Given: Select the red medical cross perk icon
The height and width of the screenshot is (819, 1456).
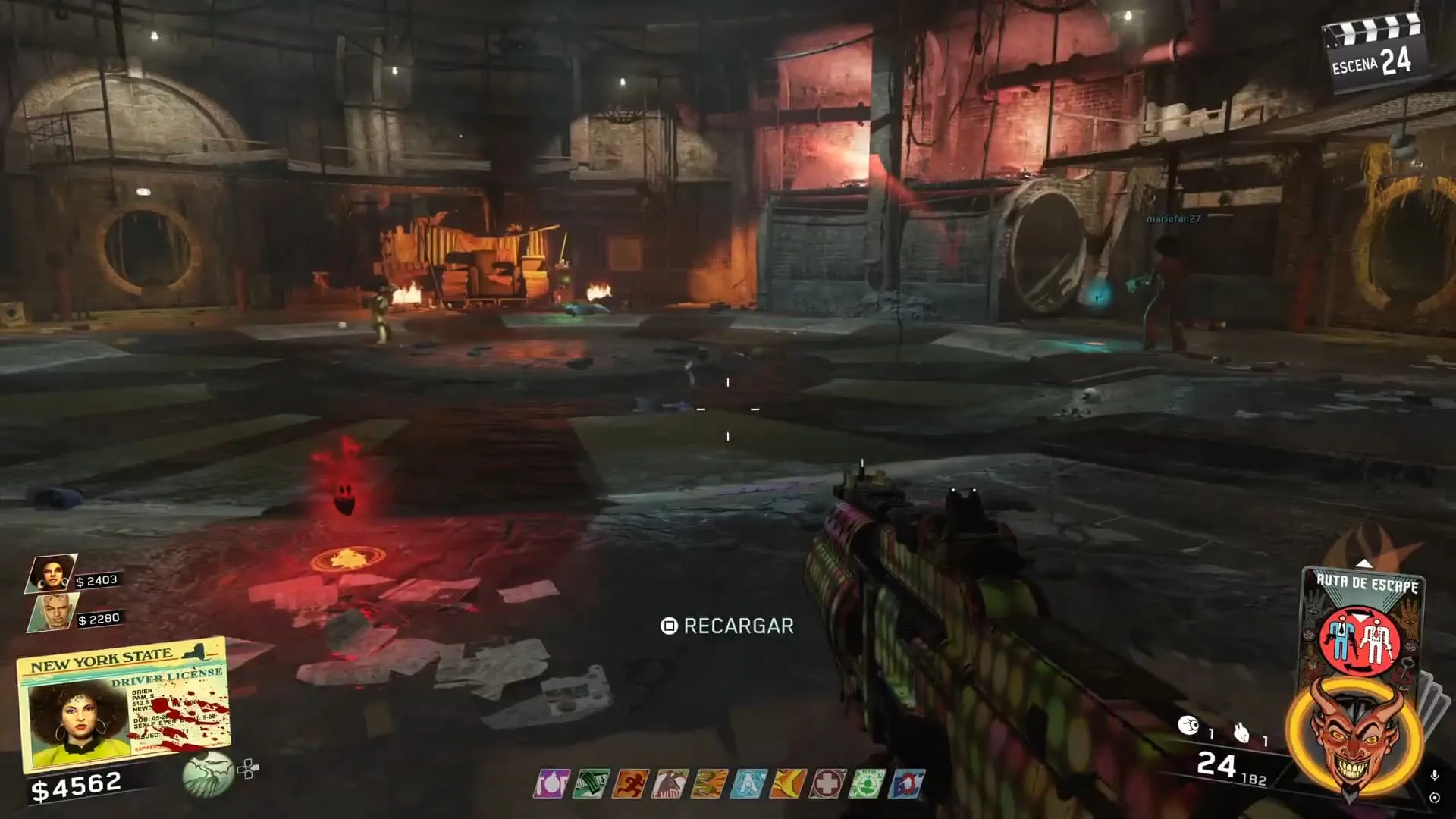Looking at the screenshot, I should point(827,783).
